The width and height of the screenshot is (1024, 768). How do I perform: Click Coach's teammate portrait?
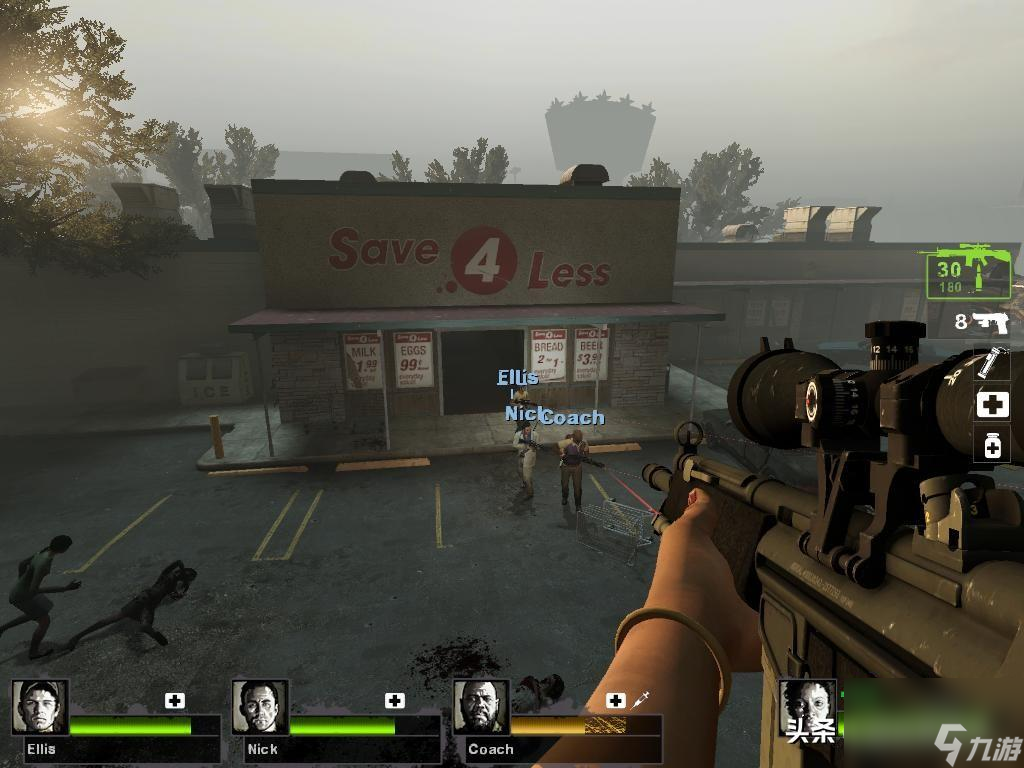[x=481, y=708]
